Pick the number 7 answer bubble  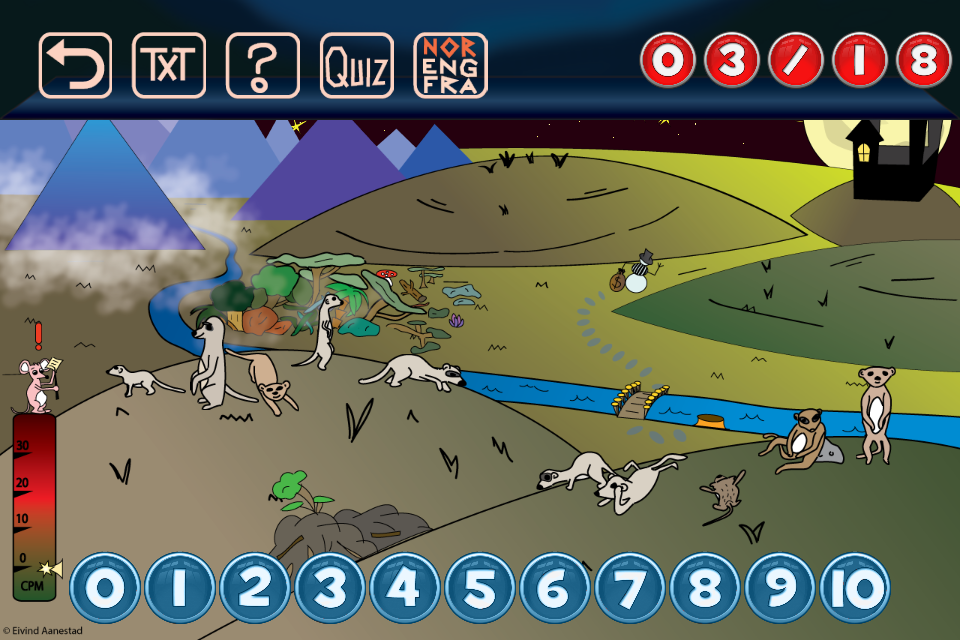629,588
